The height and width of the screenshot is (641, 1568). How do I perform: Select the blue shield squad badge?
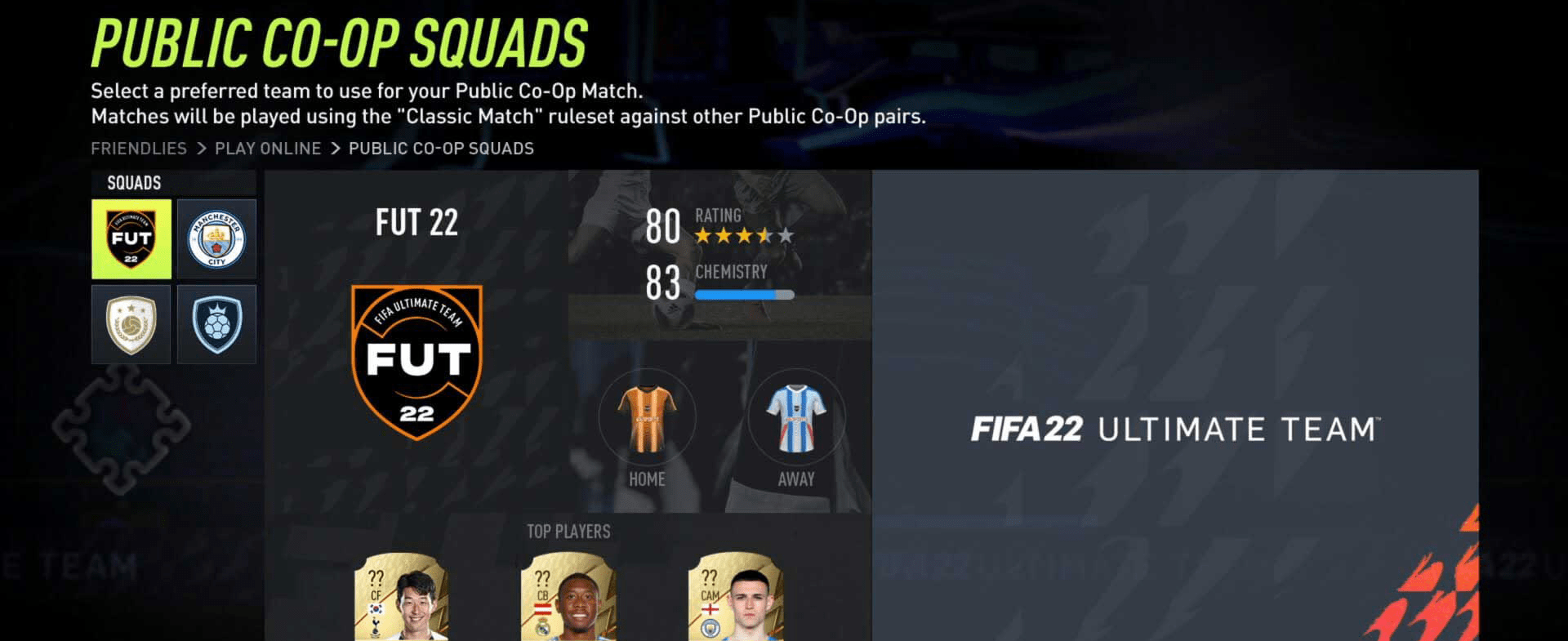tap(216, 323)
